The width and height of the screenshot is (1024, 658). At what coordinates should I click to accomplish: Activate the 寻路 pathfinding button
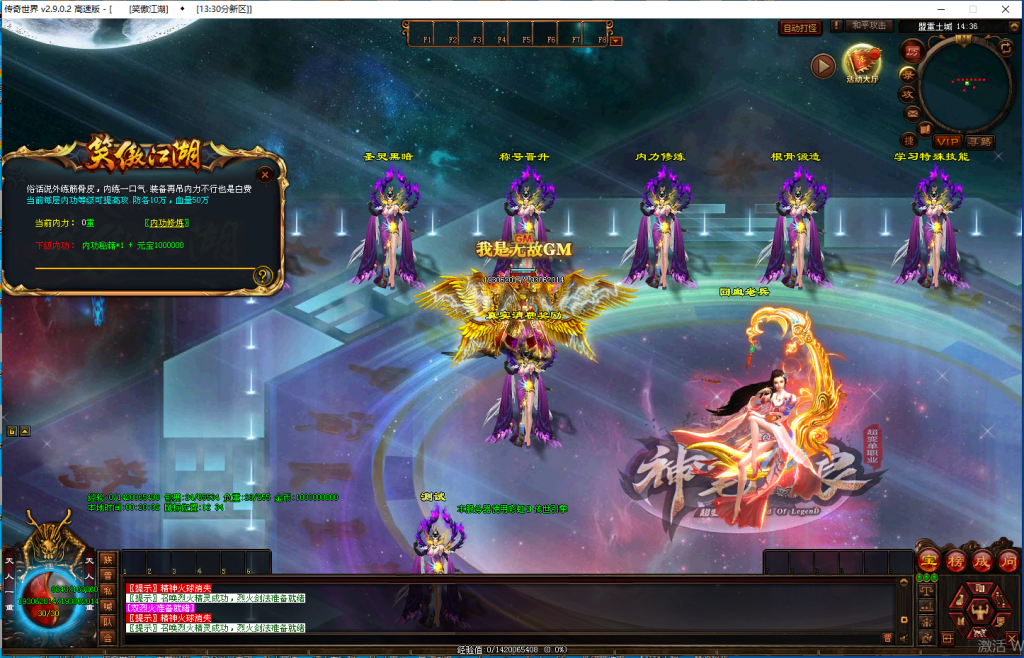(x=981, y=141)
